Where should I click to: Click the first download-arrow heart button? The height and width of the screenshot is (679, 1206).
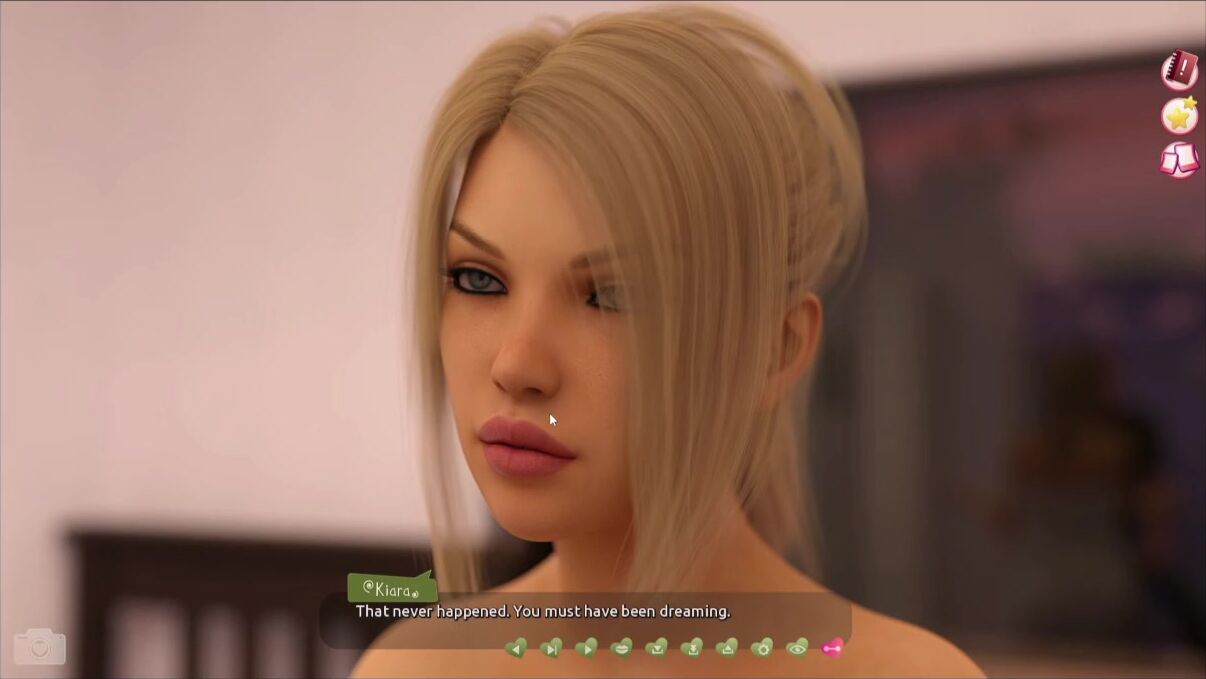[x=656, y=648]
